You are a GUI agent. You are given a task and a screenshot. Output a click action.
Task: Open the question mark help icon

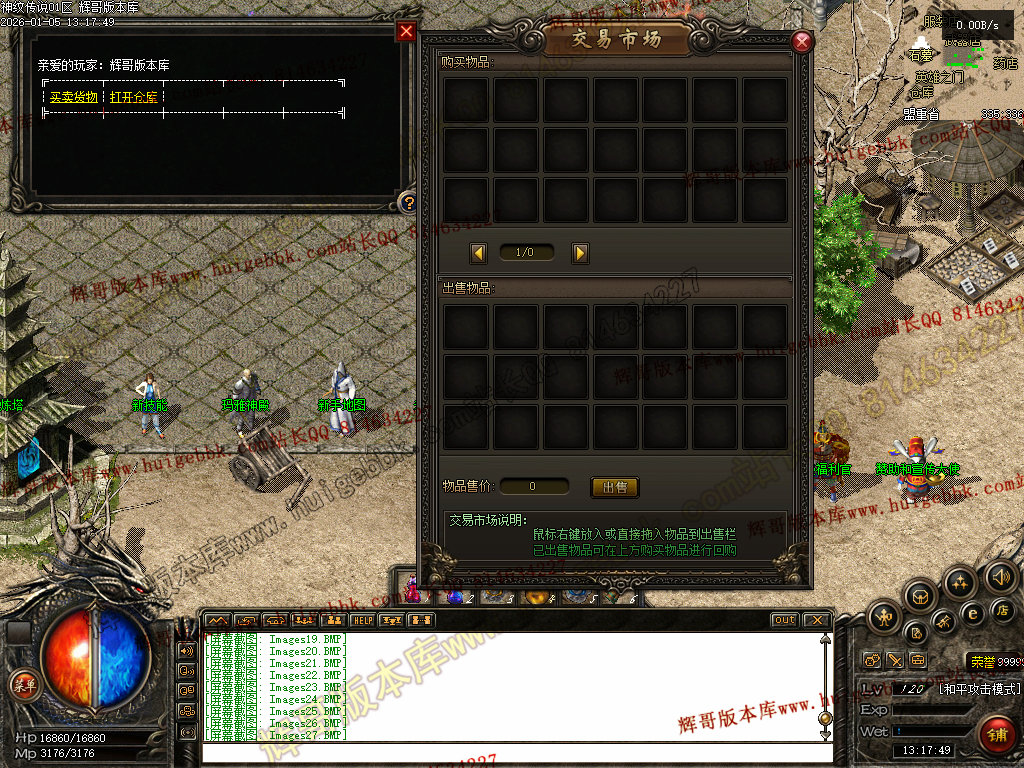pos(407,203)
